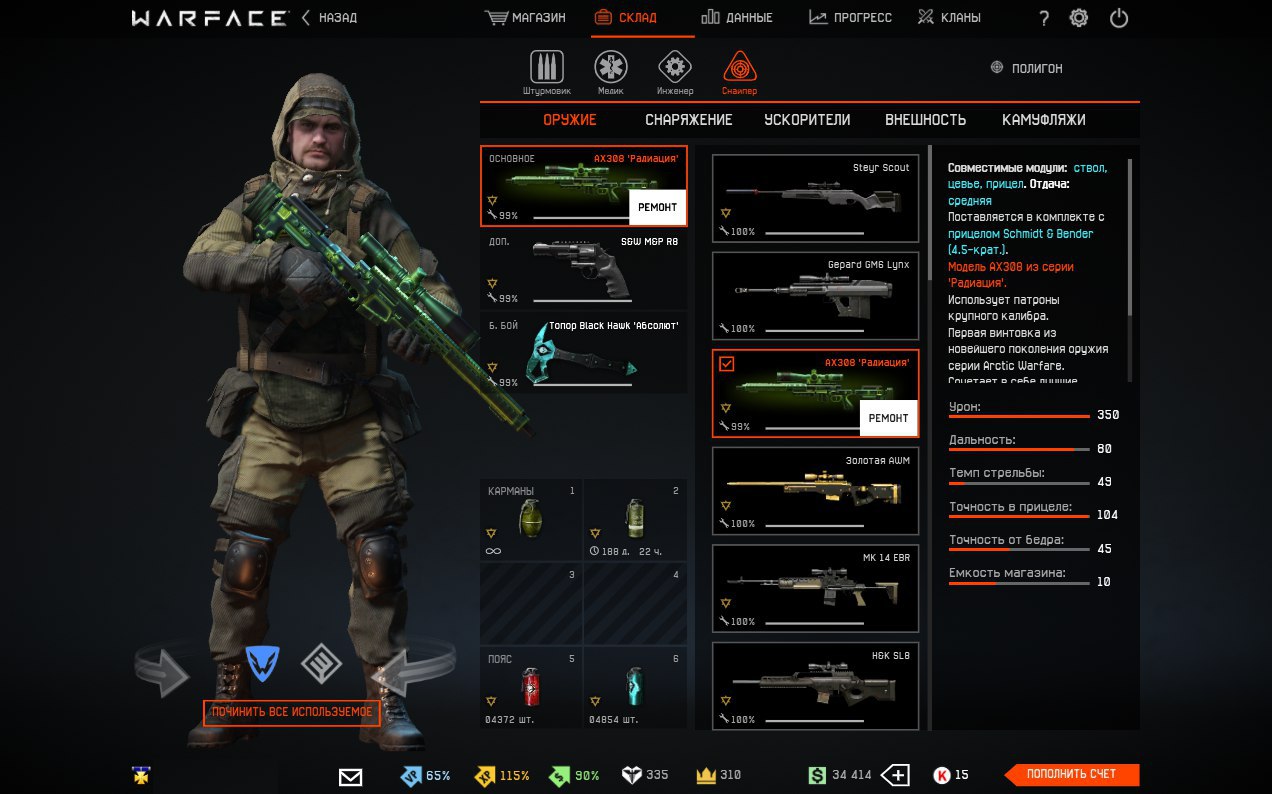
Task: Select the Steyr Scout rifle
Action: pos(815,198)
